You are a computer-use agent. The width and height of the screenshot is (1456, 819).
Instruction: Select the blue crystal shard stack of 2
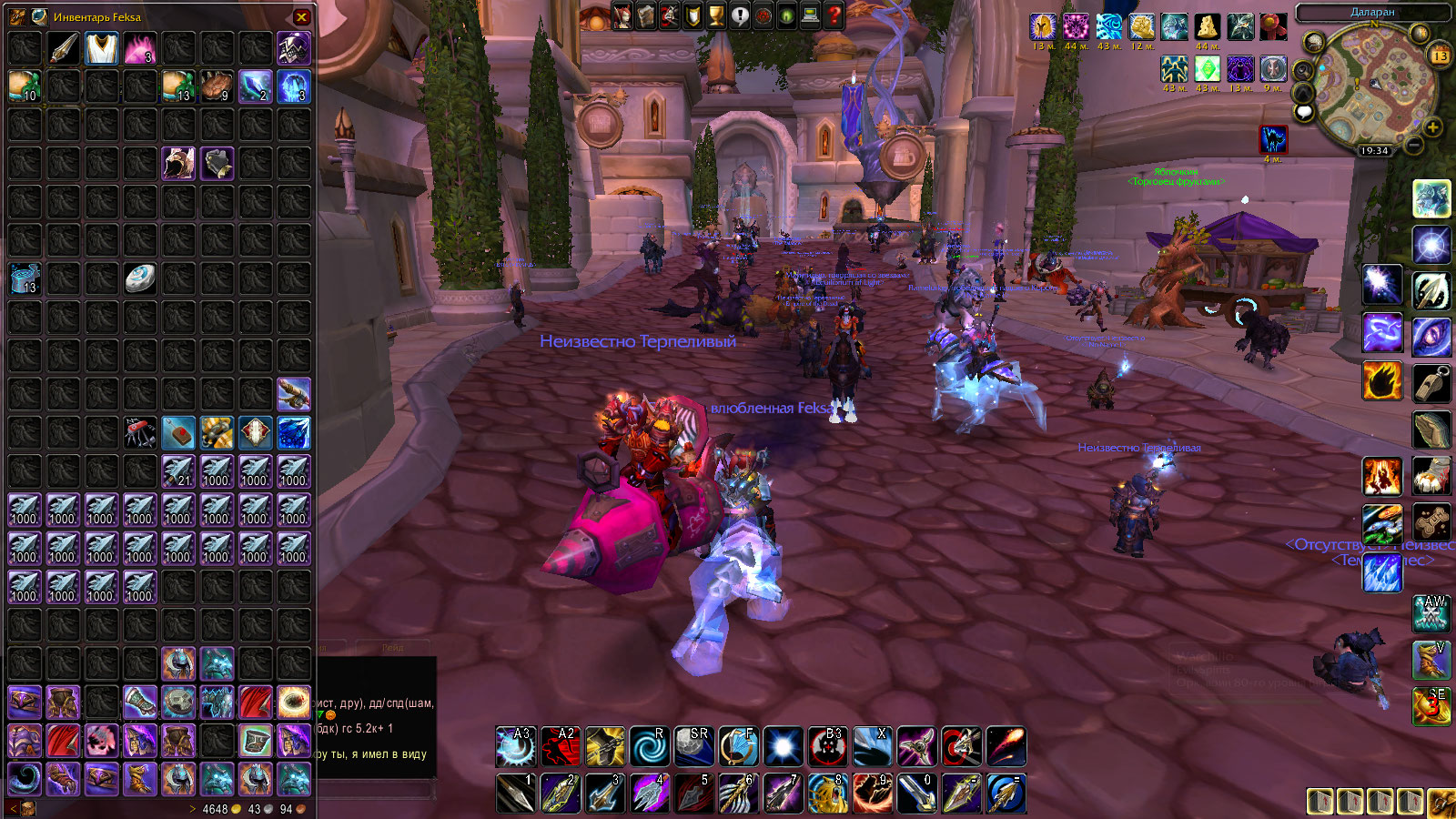255,86
